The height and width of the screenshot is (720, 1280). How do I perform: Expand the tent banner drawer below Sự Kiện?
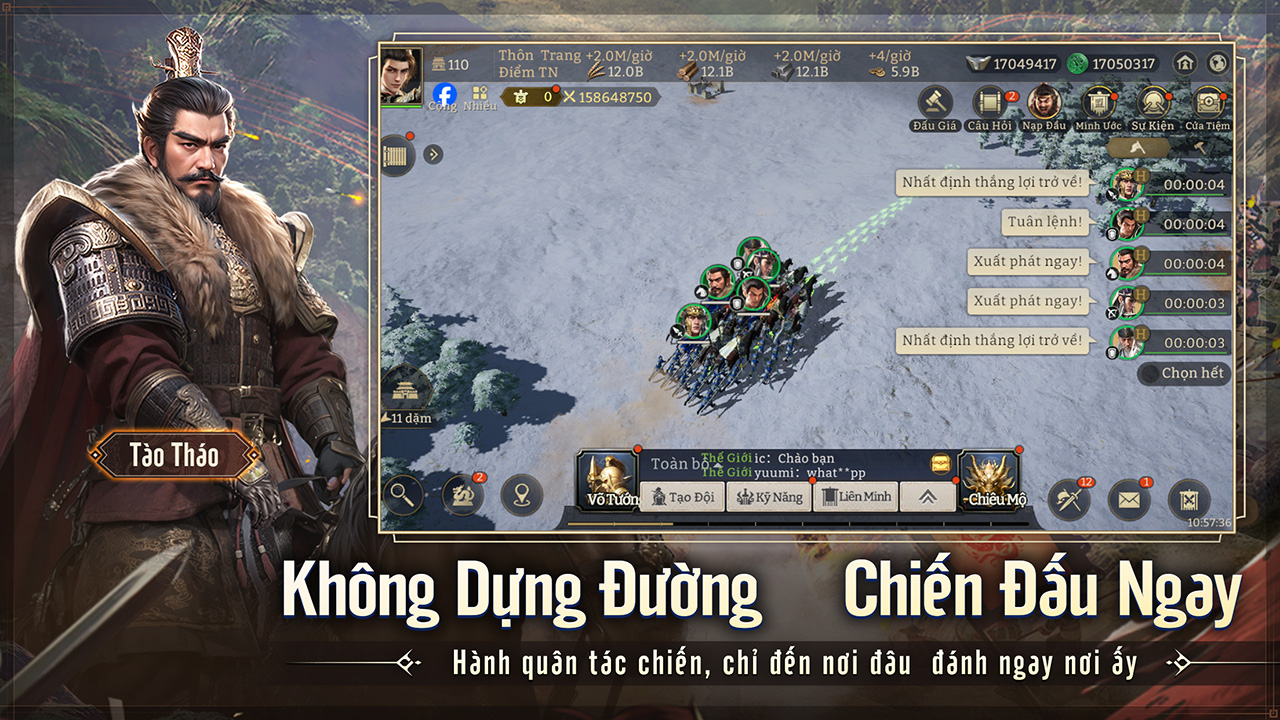tap(1140, 148)
